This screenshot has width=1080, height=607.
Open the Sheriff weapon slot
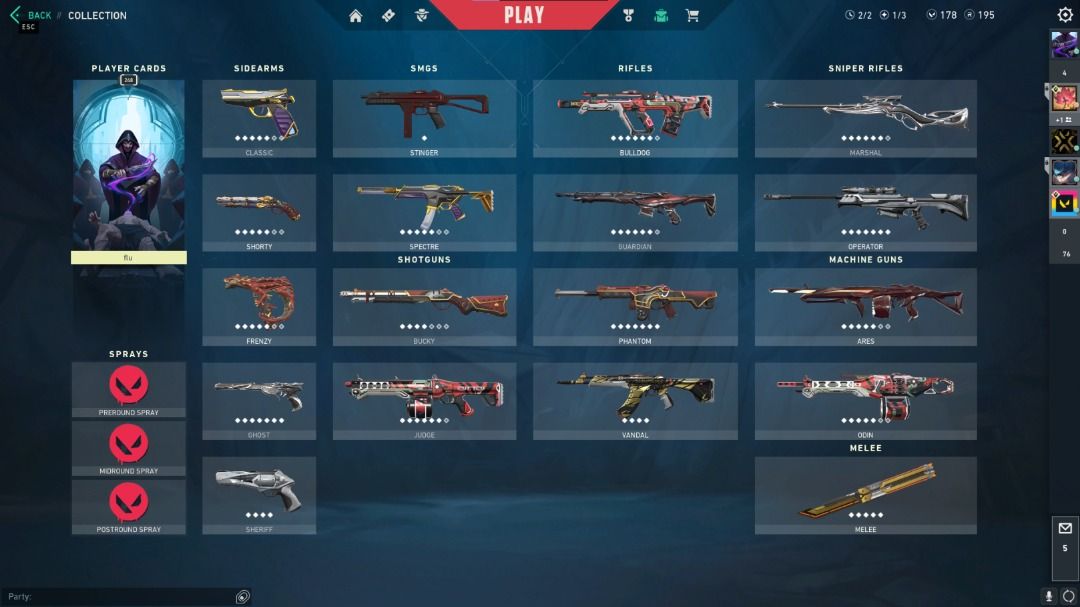coord(259,495)
